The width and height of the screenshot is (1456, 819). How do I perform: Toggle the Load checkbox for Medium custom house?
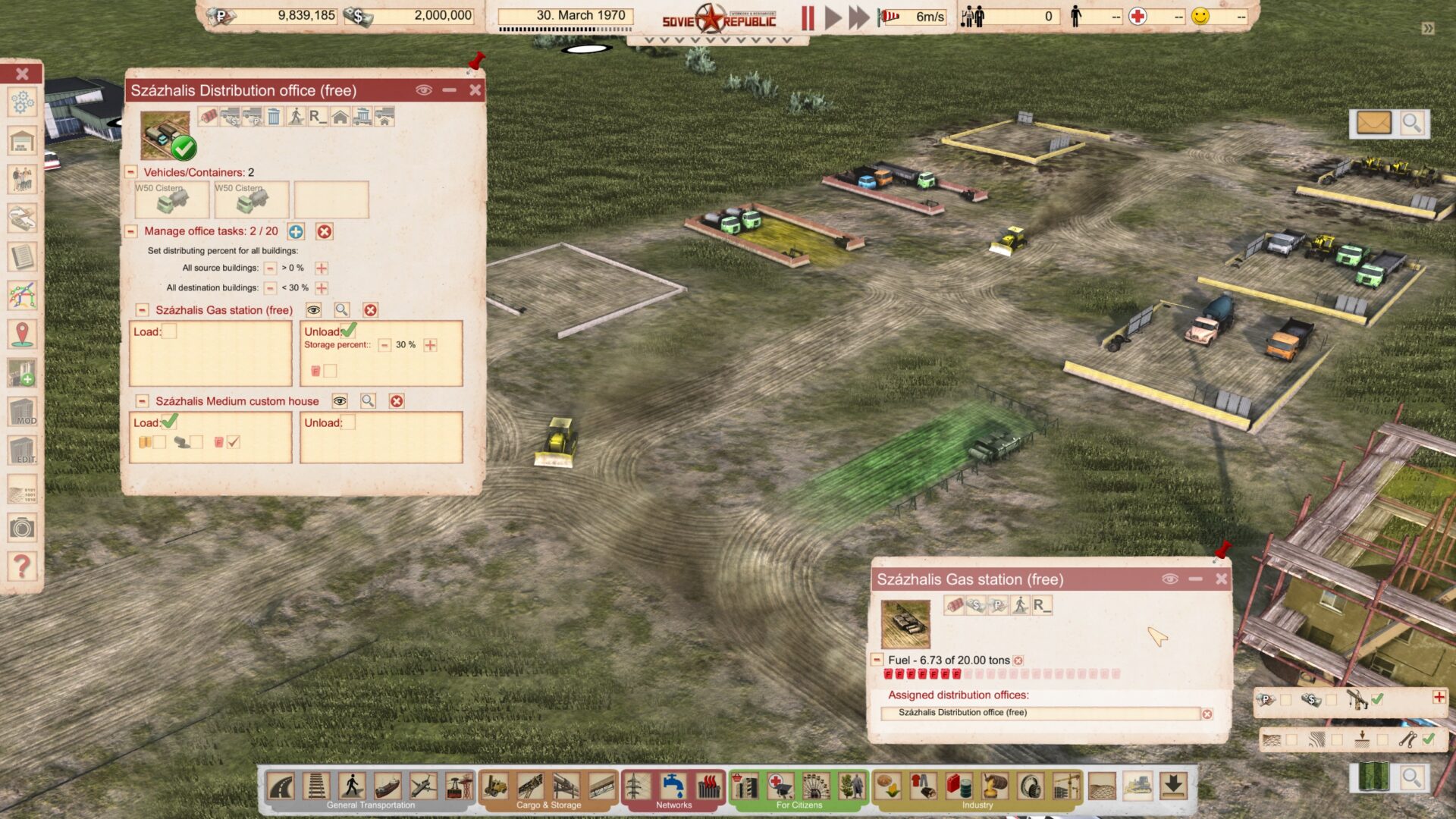point(169,422)
